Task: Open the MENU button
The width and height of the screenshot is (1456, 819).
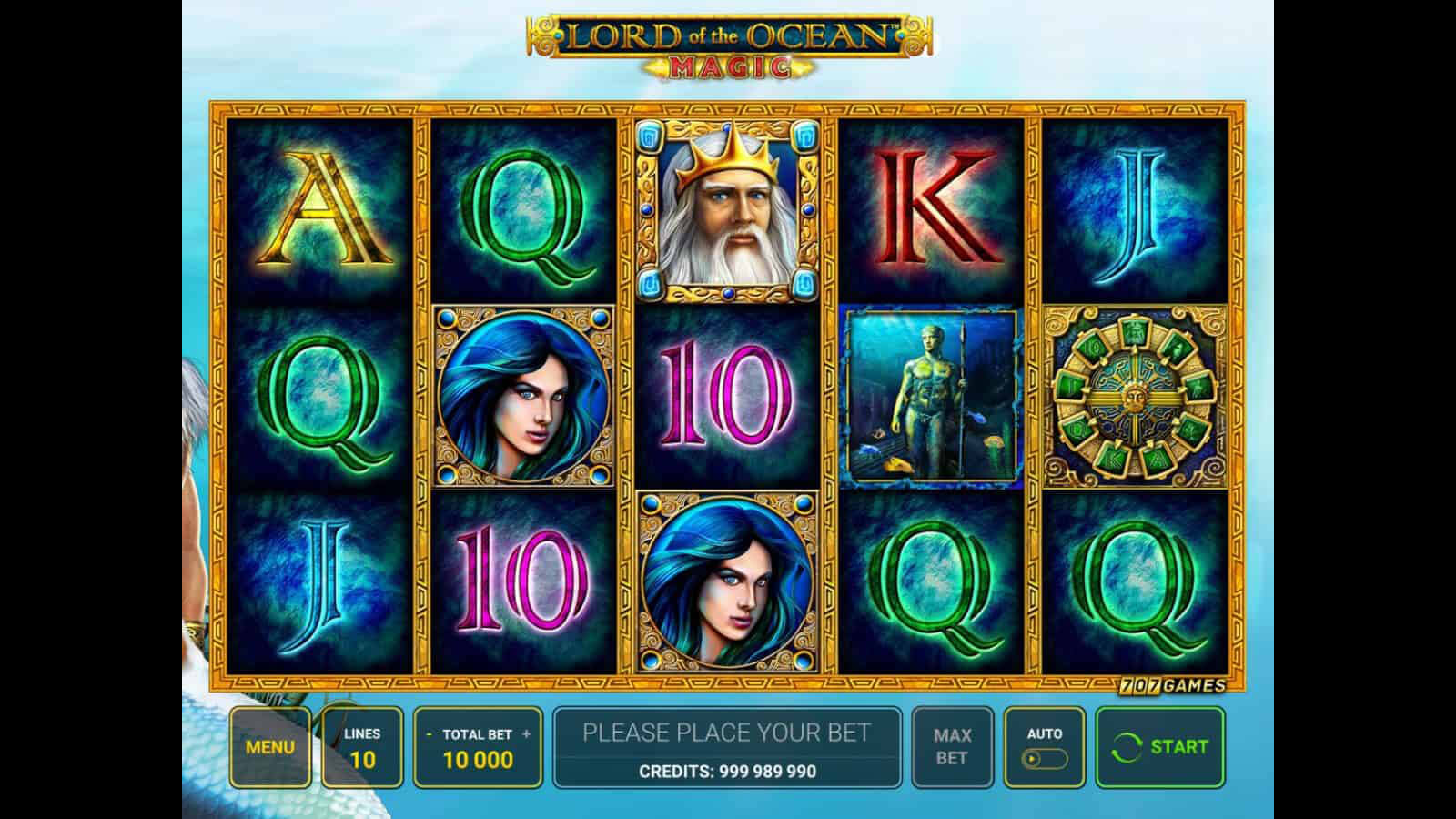Action: pos(270,747)
